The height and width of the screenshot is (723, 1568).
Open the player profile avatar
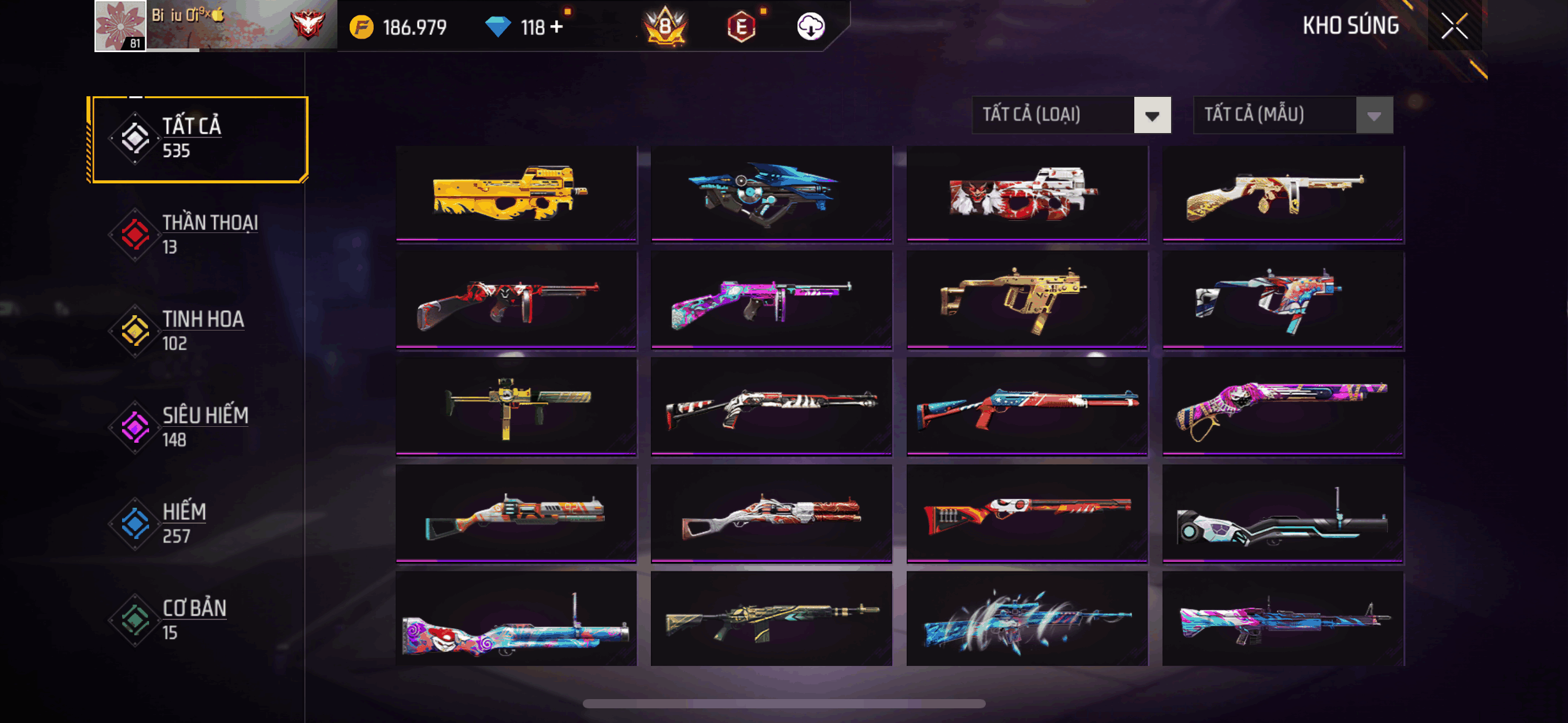click(x=120, y=26)
